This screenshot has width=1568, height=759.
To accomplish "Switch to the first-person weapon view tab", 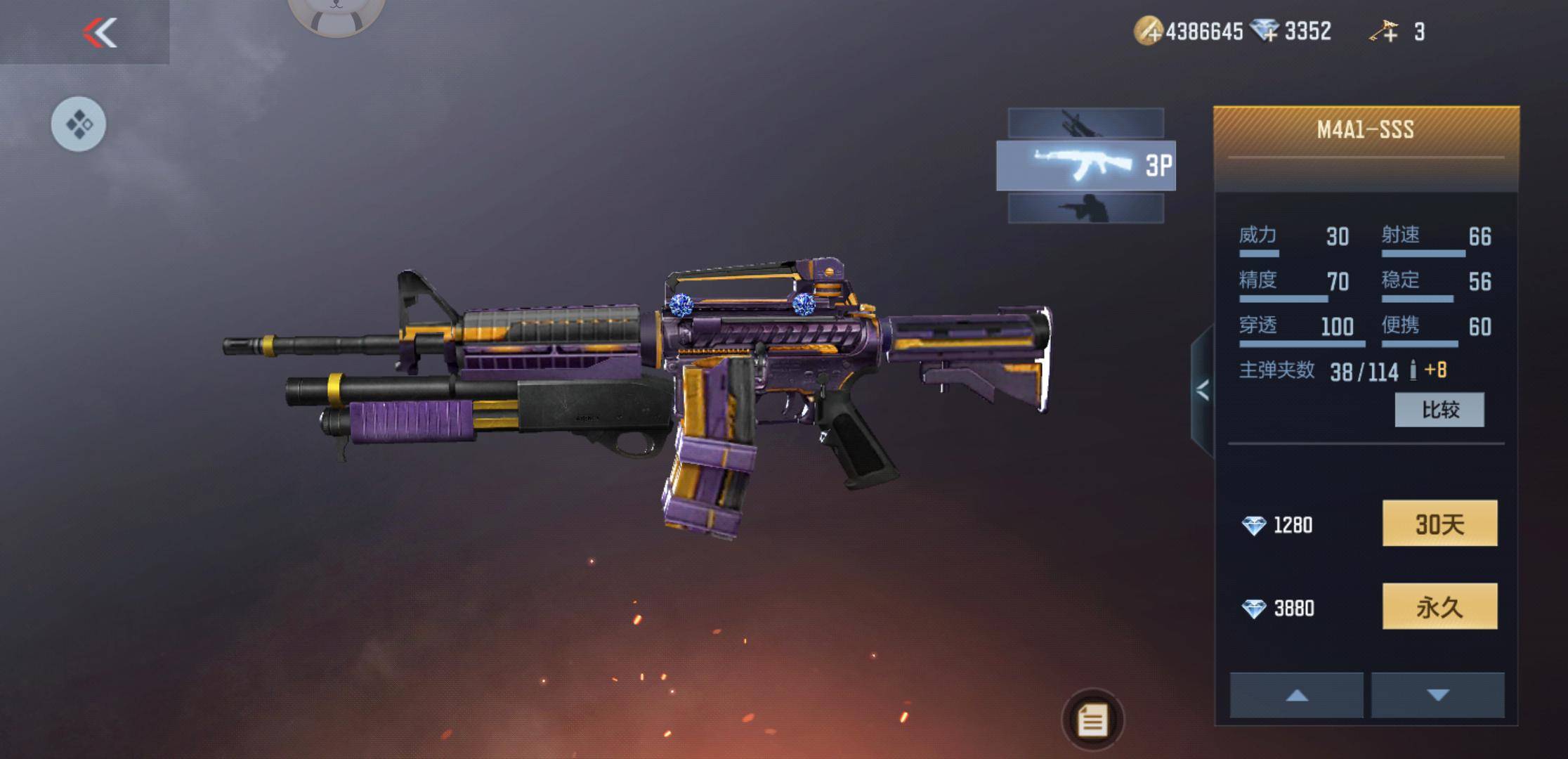I will [x=1085, y=124].
